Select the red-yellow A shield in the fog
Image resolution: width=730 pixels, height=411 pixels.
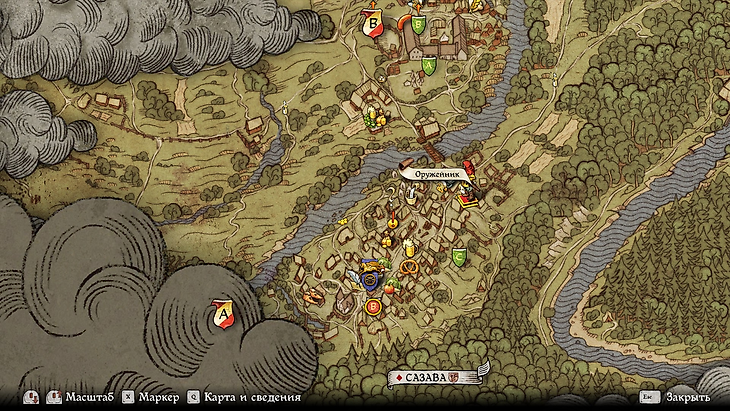point(224,315)
